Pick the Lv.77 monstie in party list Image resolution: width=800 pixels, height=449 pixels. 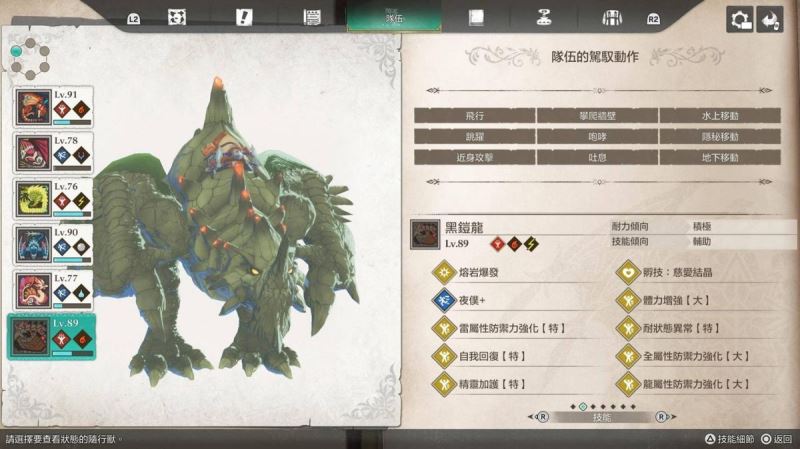tap(52, 290)
